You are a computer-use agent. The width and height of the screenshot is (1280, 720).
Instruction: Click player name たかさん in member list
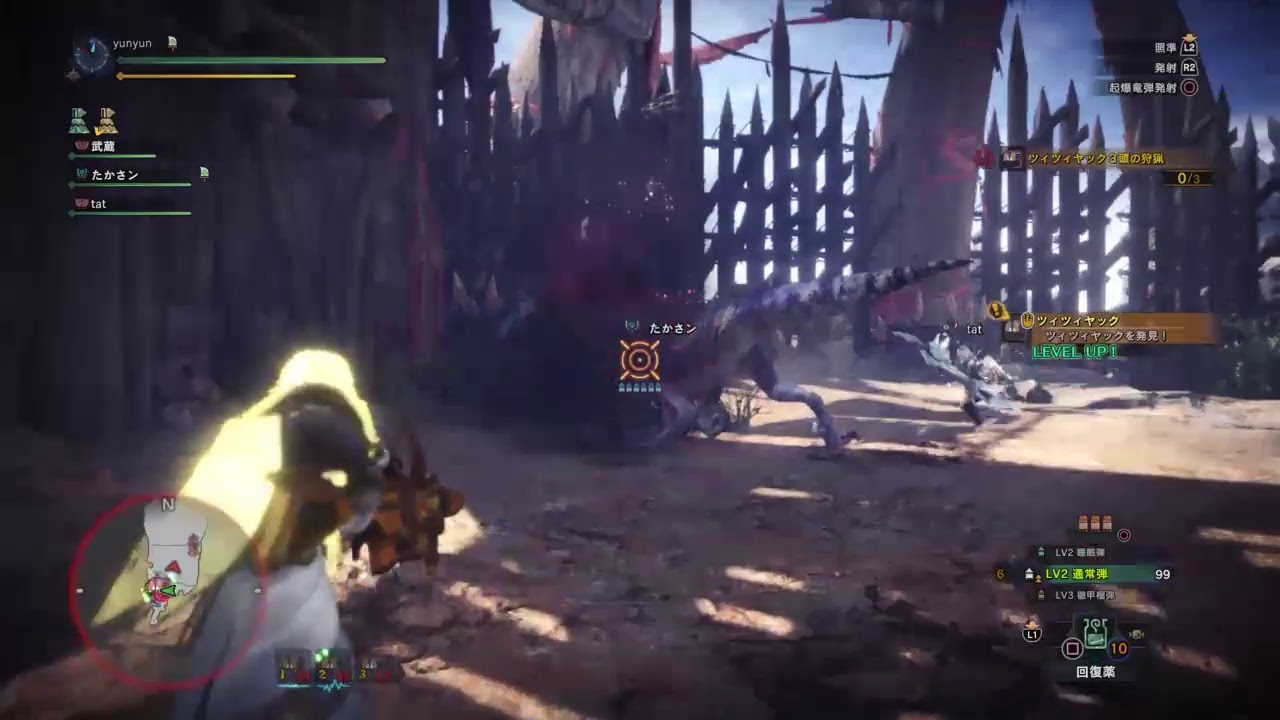(x=114, y=174)
